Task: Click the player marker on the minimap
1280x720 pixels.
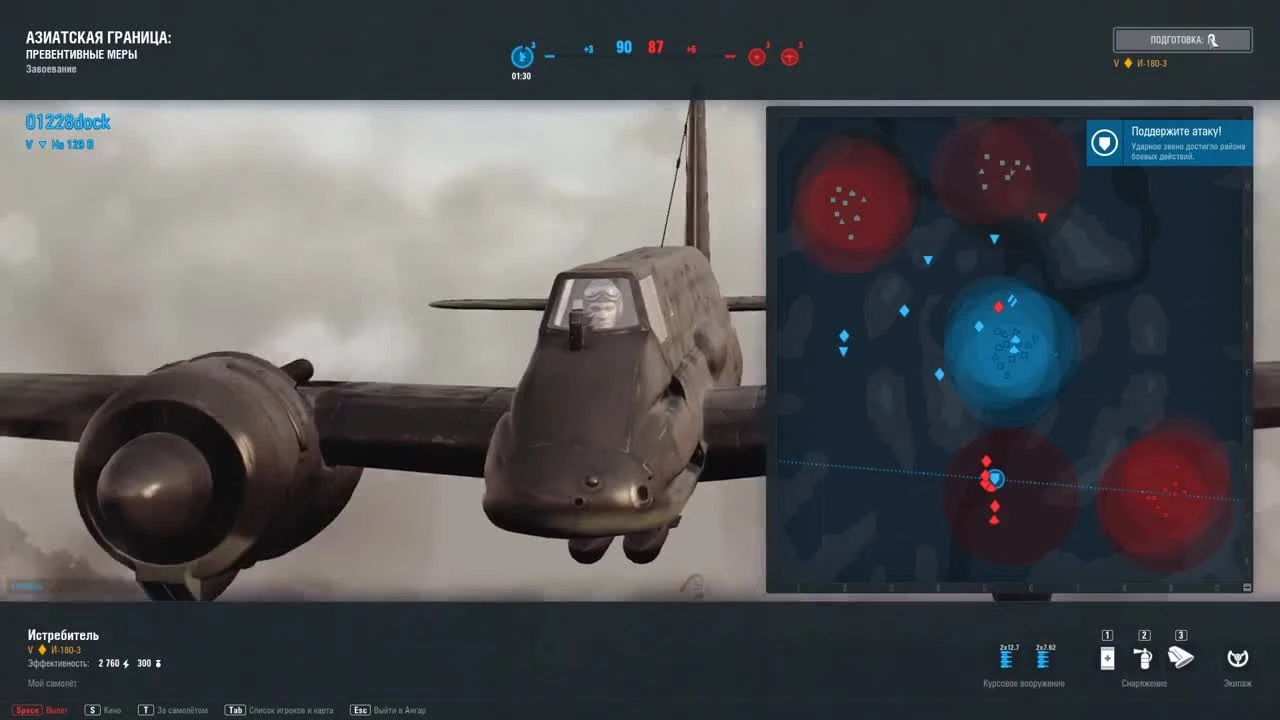Action: 994,478
